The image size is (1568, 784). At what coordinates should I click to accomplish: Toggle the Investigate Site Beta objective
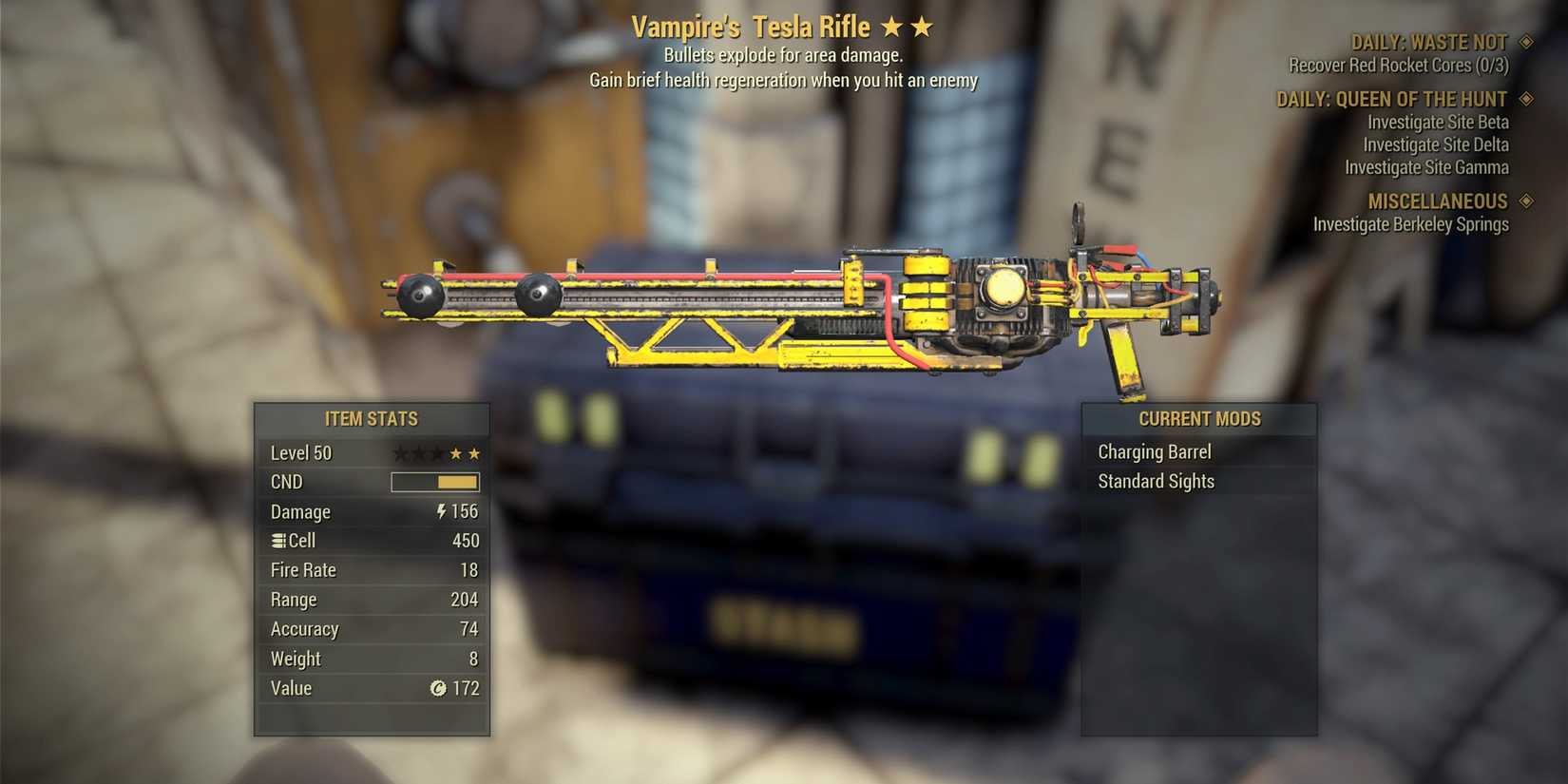(1437, 122)
